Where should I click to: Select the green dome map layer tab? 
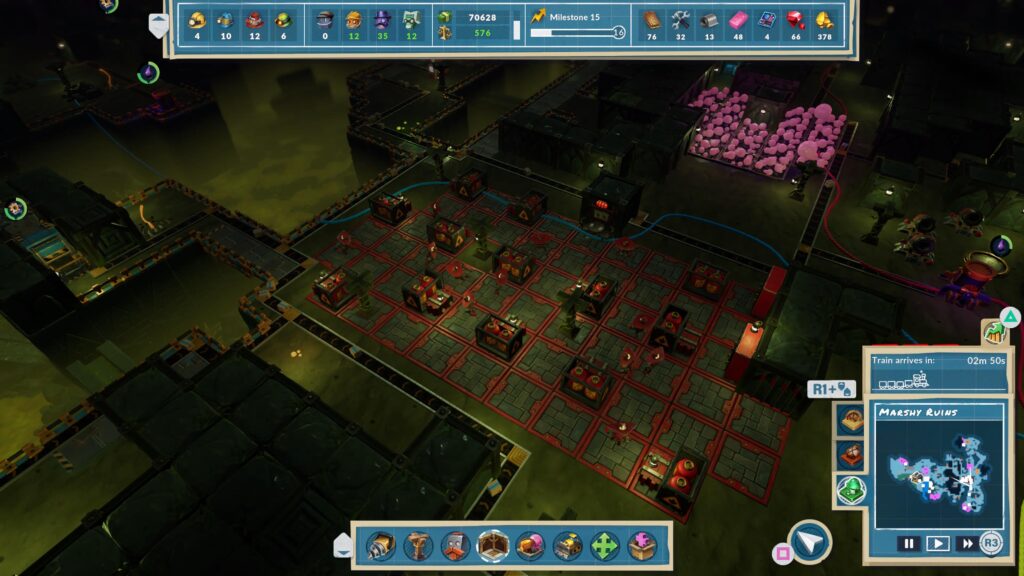click(x=851, y=490)
